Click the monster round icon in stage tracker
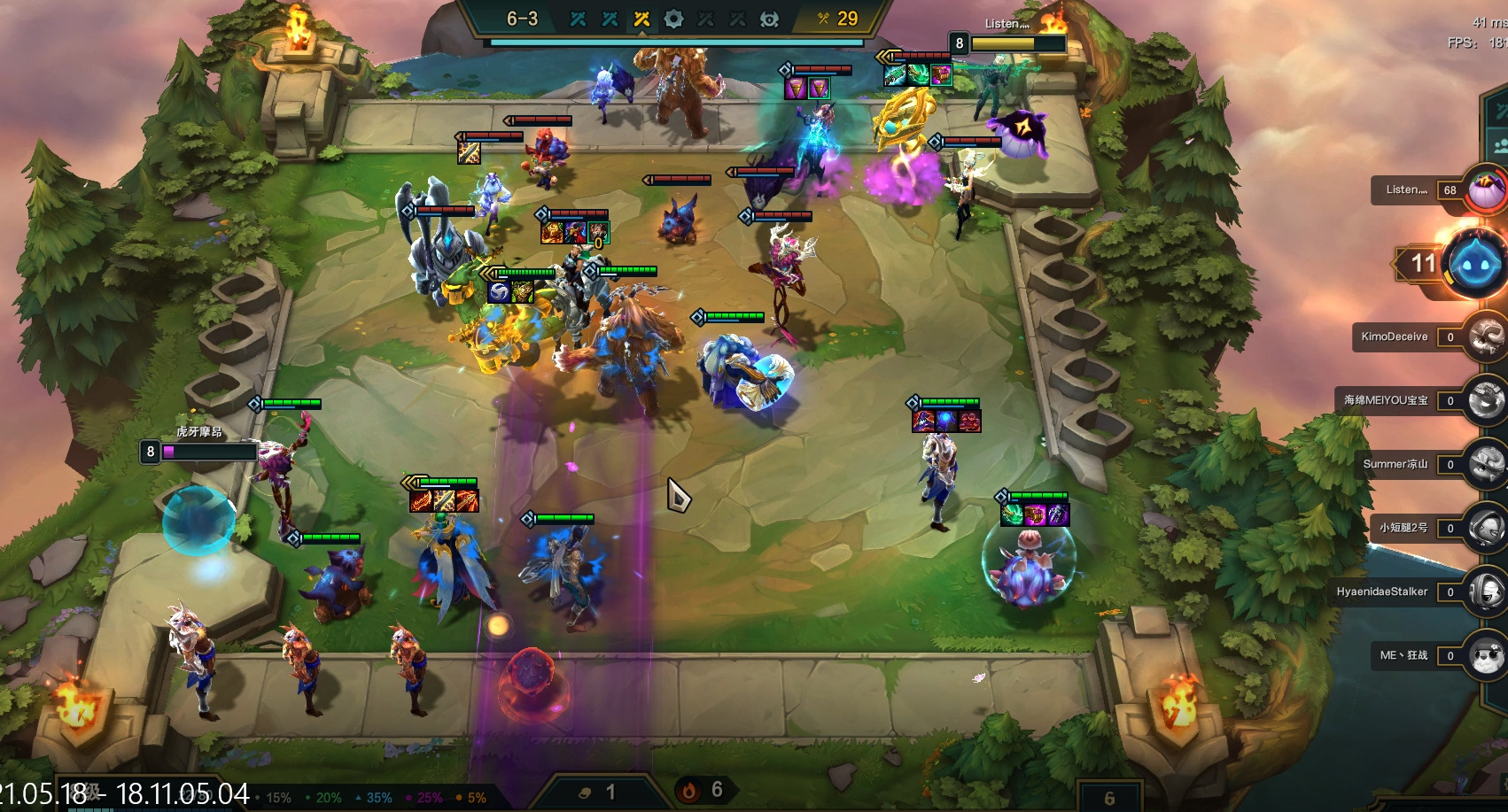 coord(769,19)
